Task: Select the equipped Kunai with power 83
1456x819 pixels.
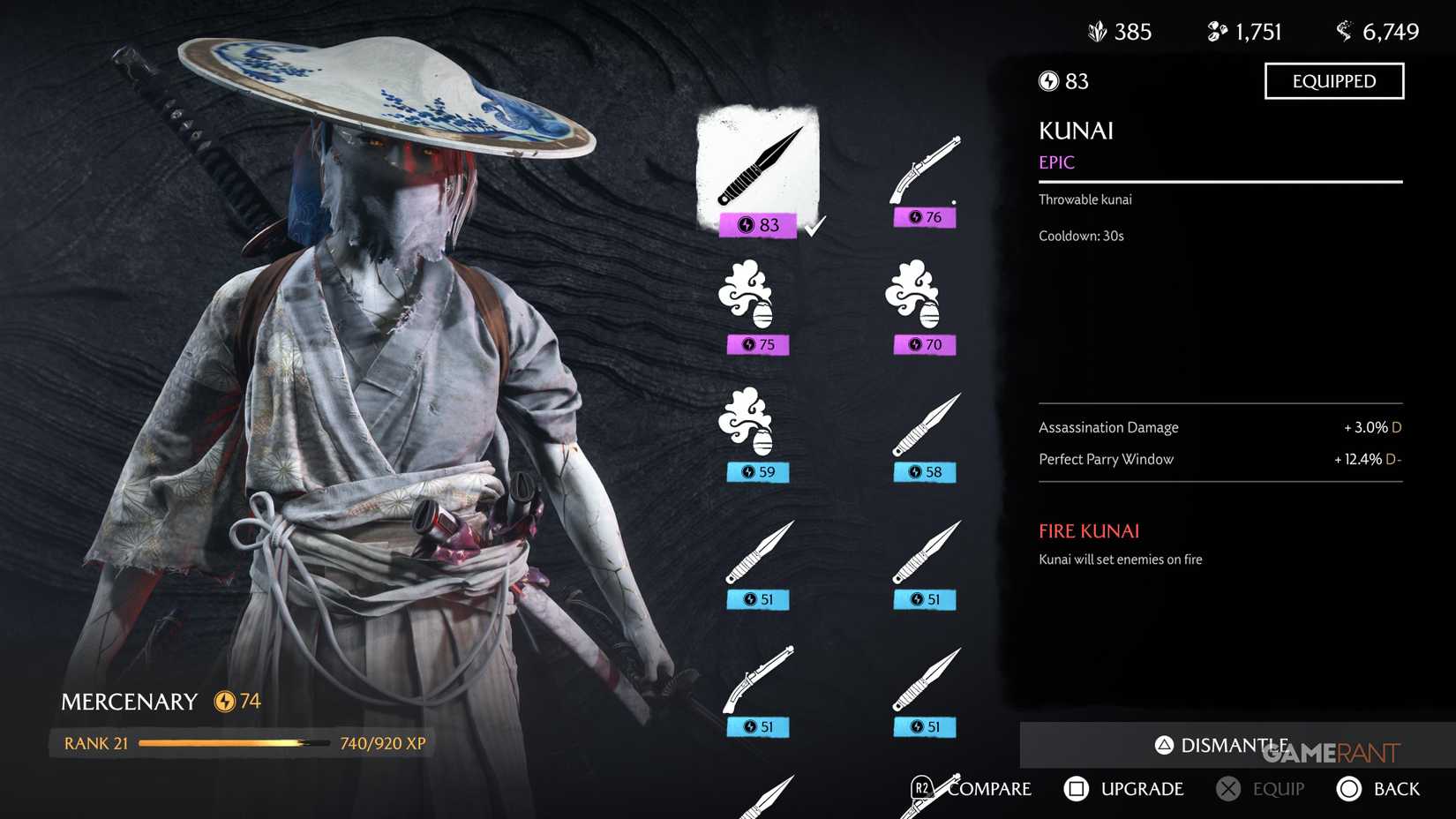Action: [757, 168]
